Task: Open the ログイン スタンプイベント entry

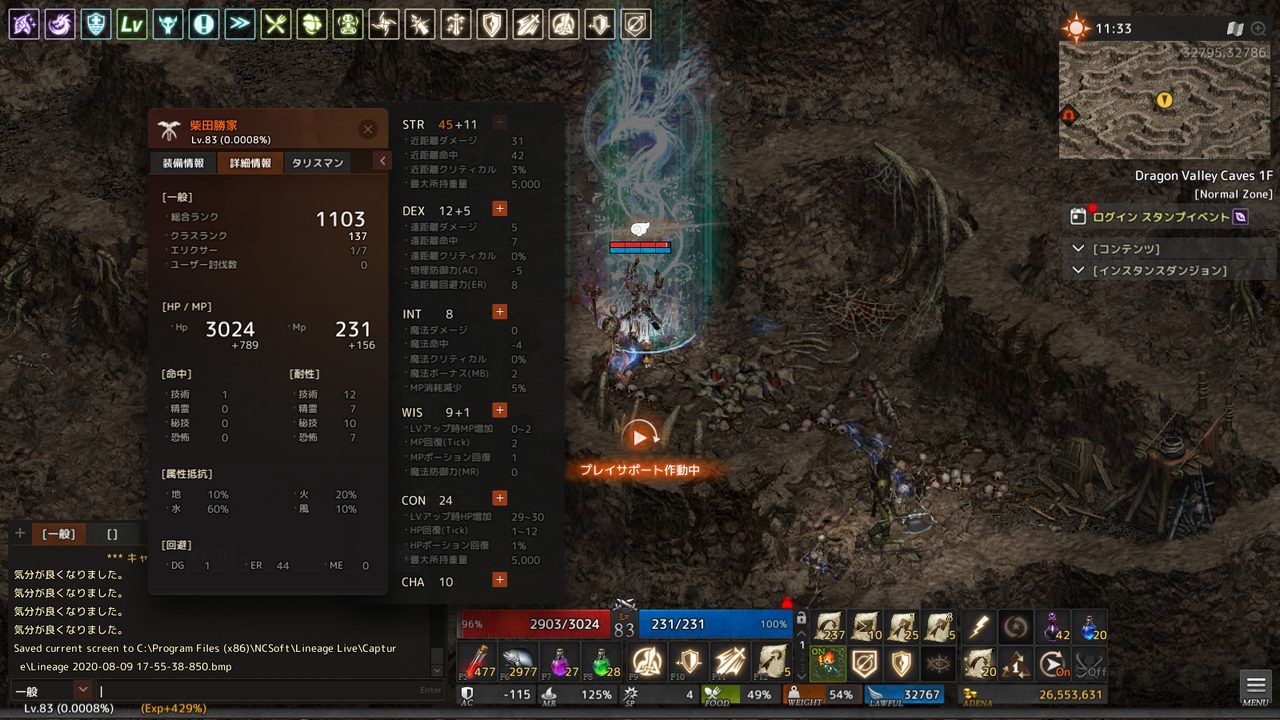Action: click(1160, 216)
